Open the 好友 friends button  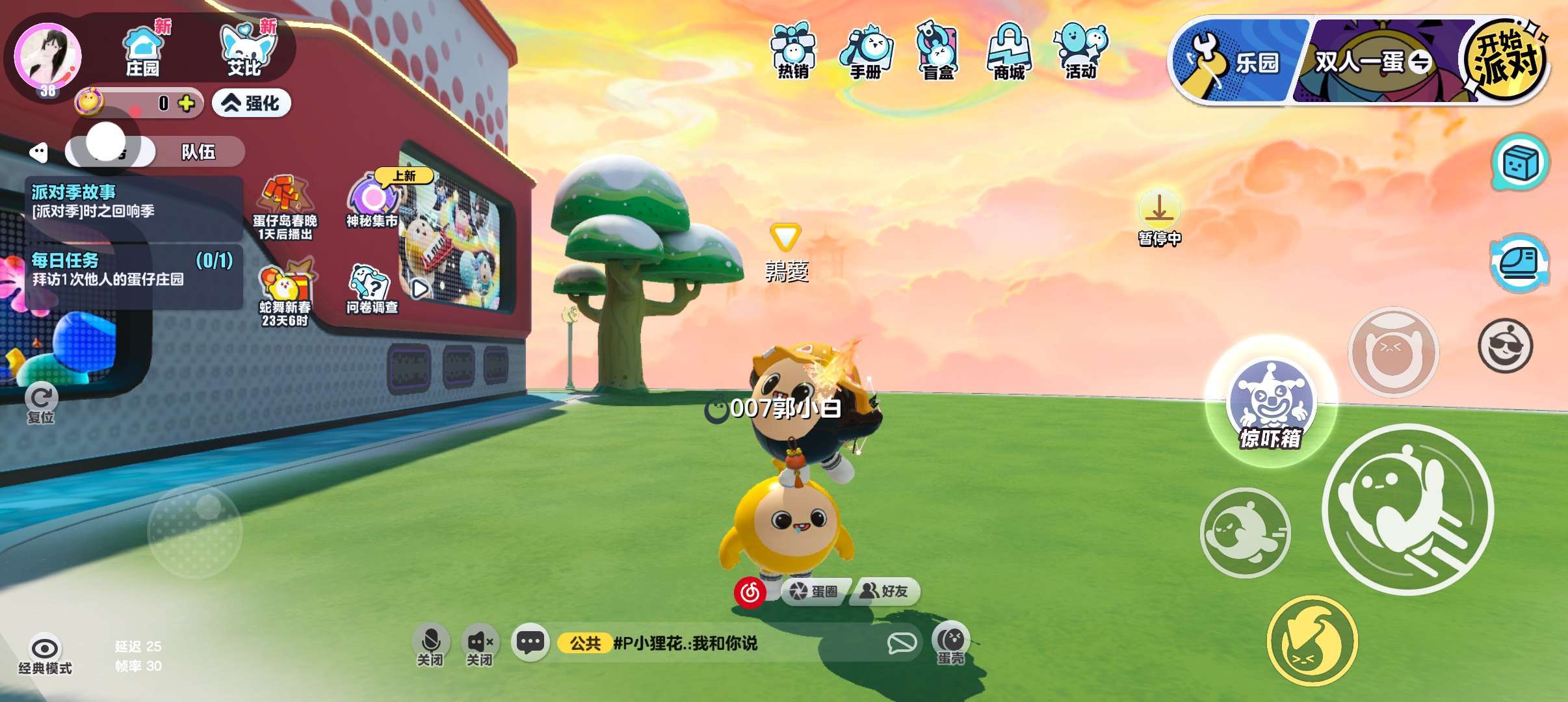coord(884,591)
